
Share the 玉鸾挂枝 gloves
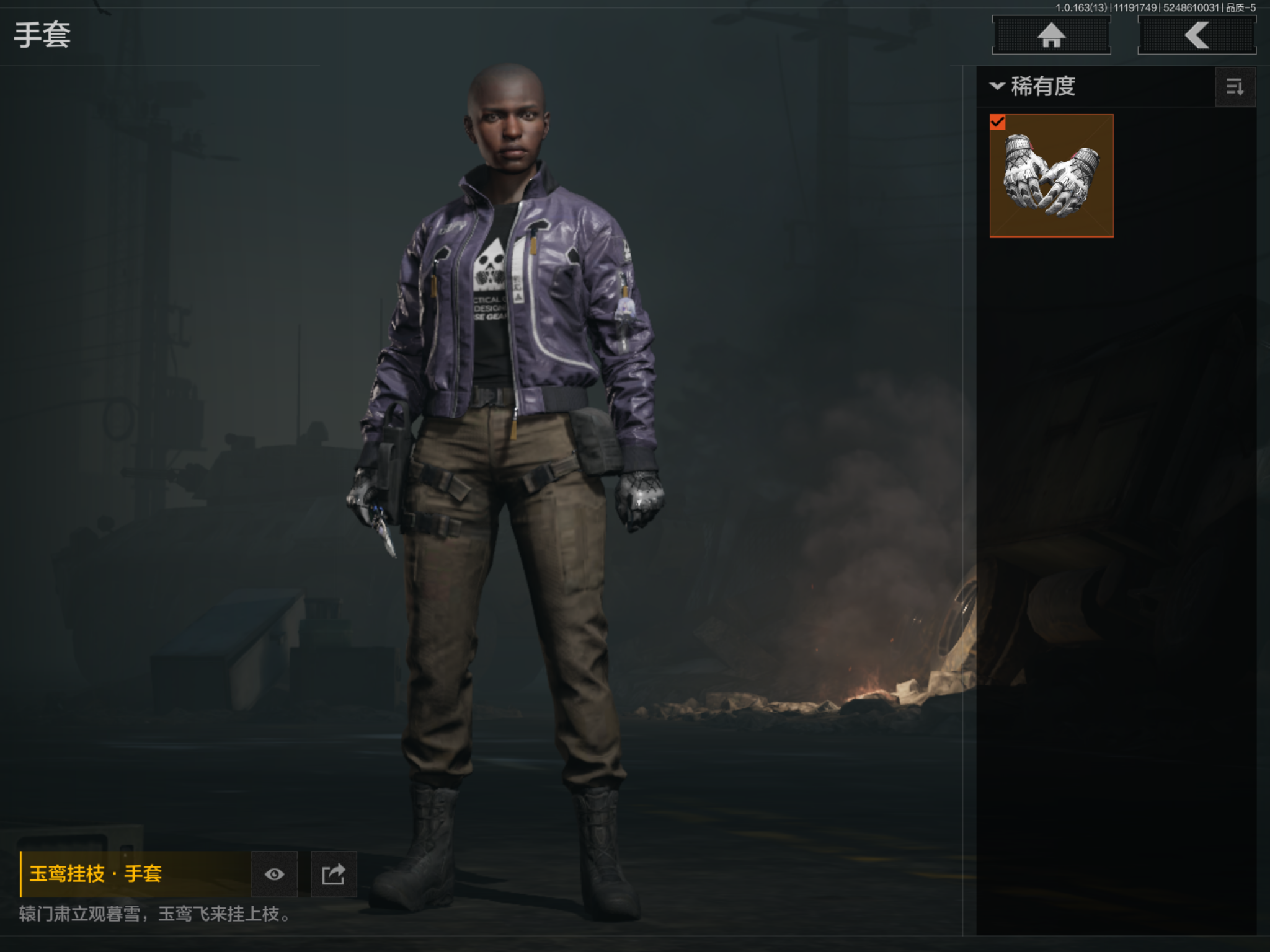tap(334, 874)
